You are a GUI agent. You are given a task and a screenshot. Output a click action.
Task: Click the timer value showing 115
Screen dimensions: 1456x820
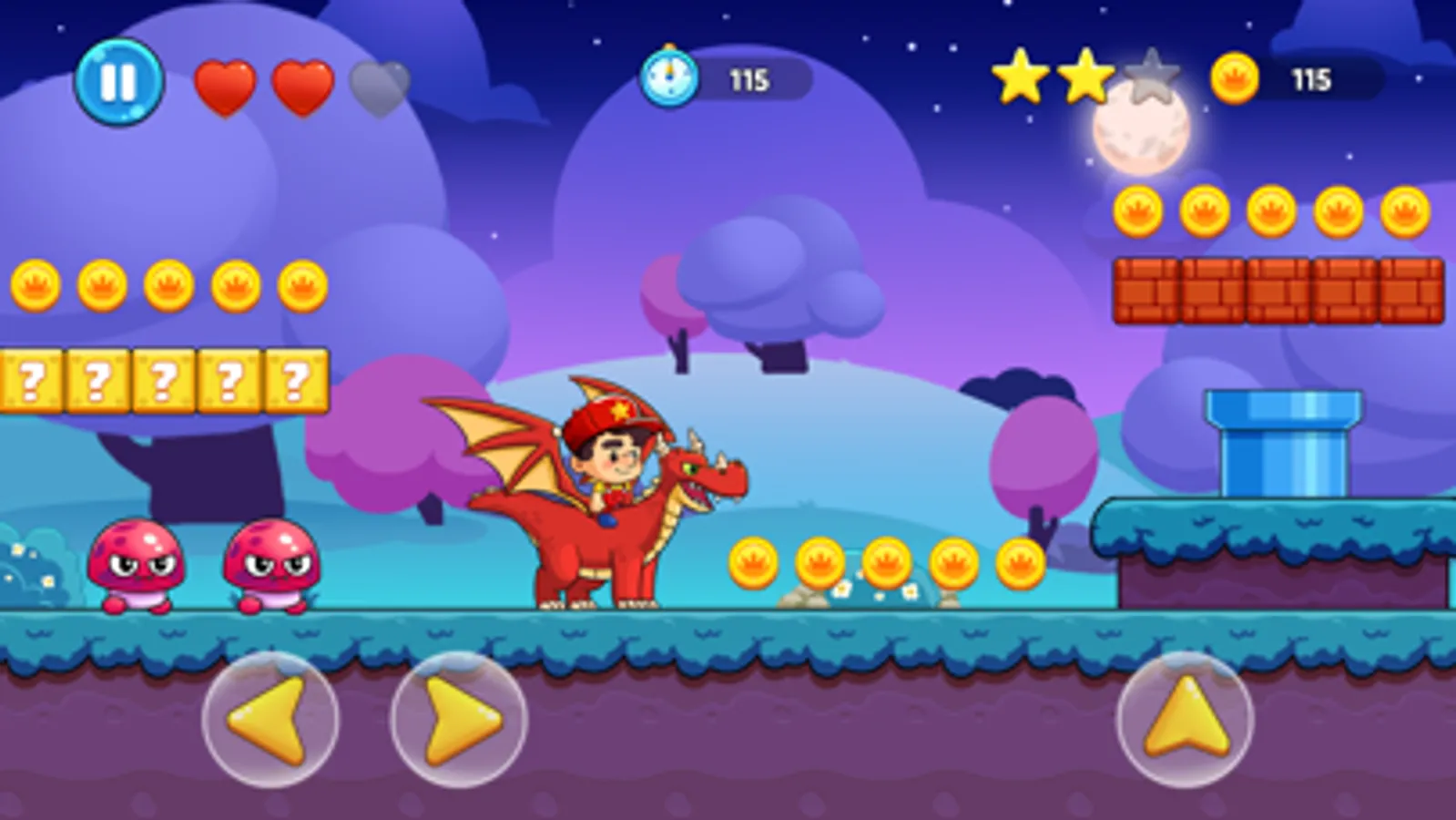click(748, 79)
